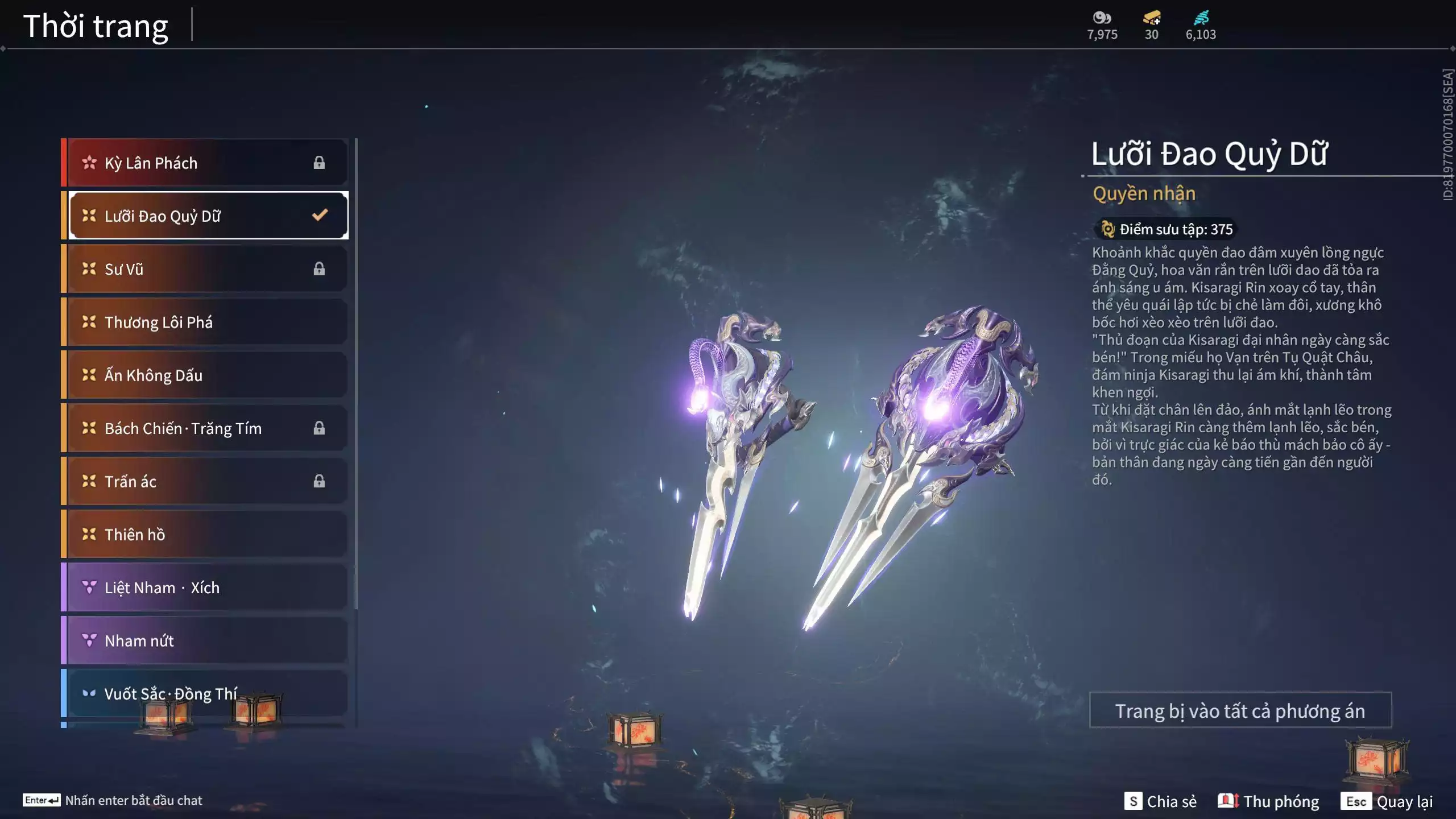This screenshot has width=1456, height=819.
Task: Click the gold ticket currency icon
Action: click(x=1152, y=18)
